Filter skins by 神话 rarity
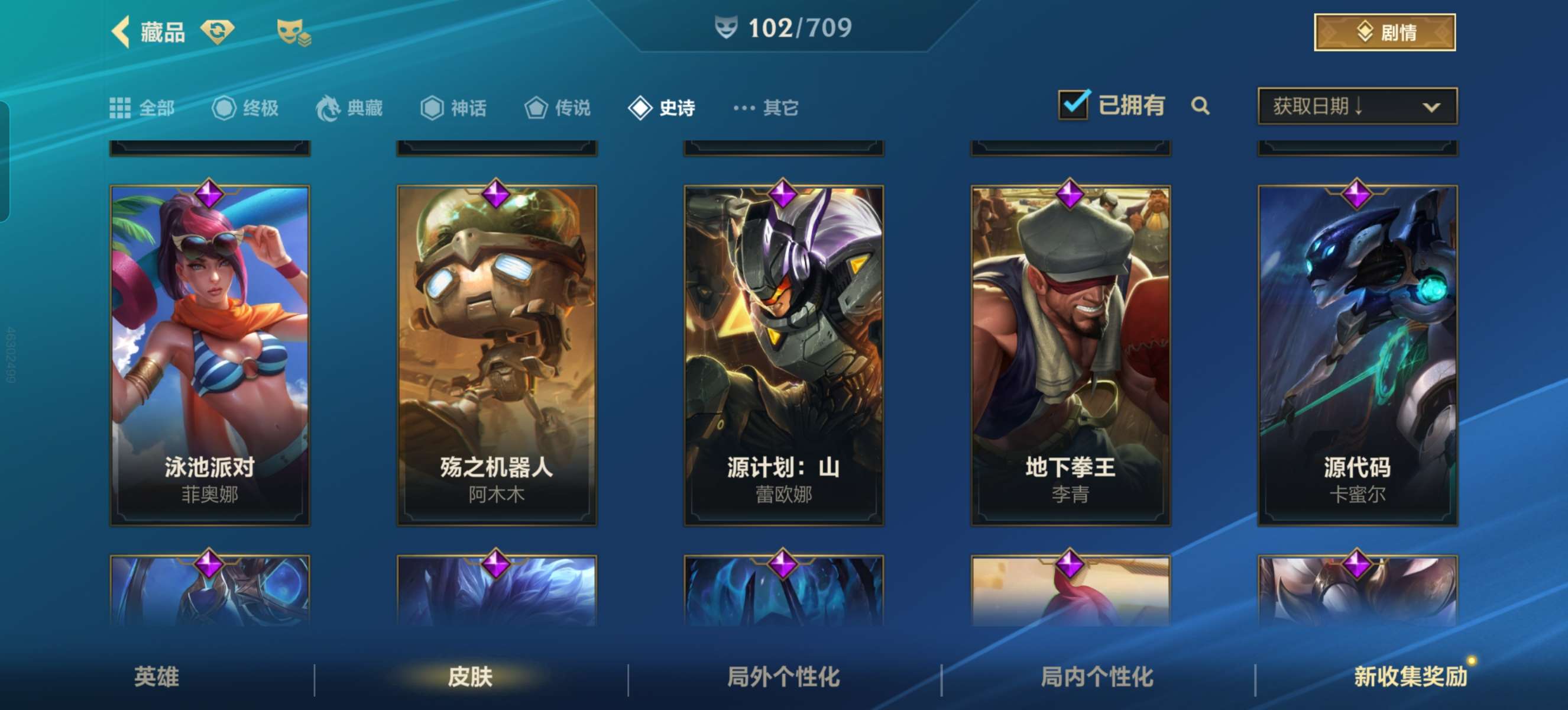The width and height of the screenshot is (1568, 710). pos(453,108)
